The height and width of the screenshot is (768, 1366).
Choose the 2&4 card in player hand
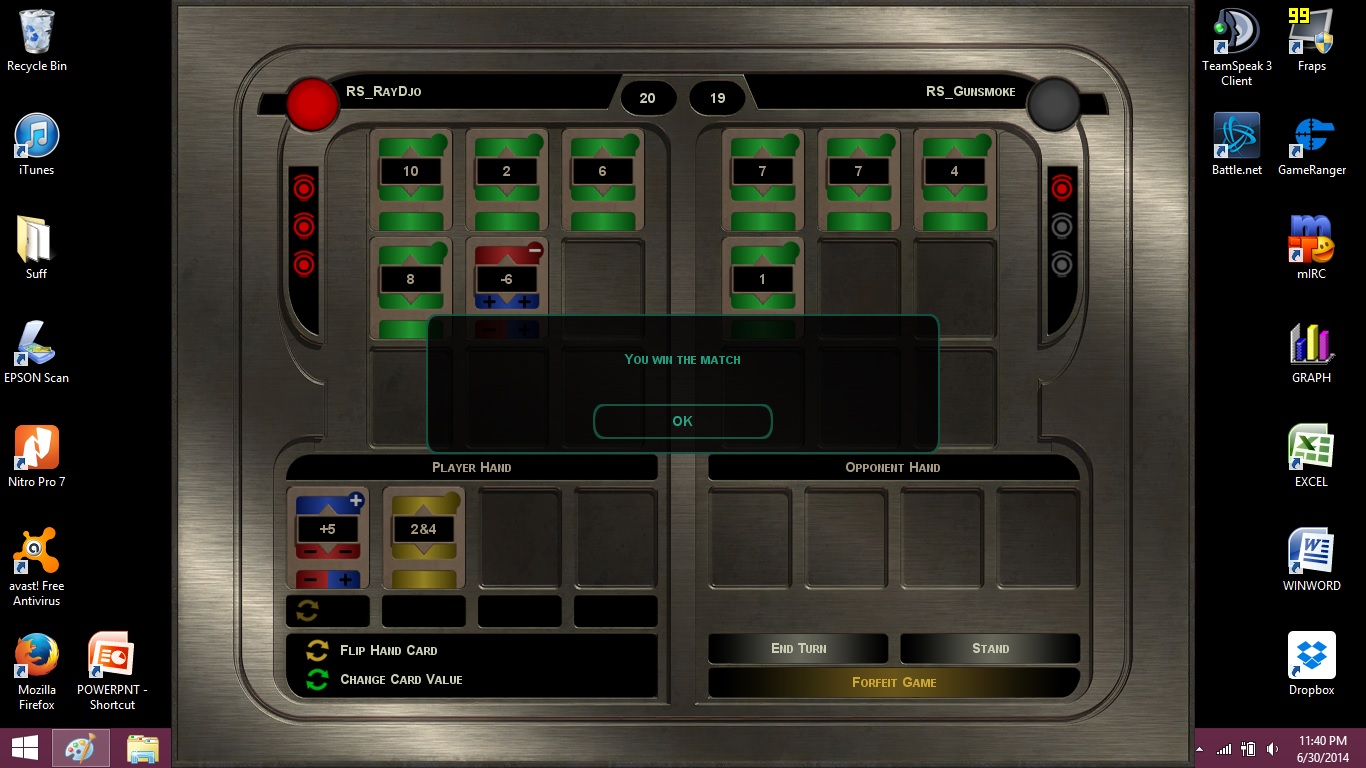(423, 537)
